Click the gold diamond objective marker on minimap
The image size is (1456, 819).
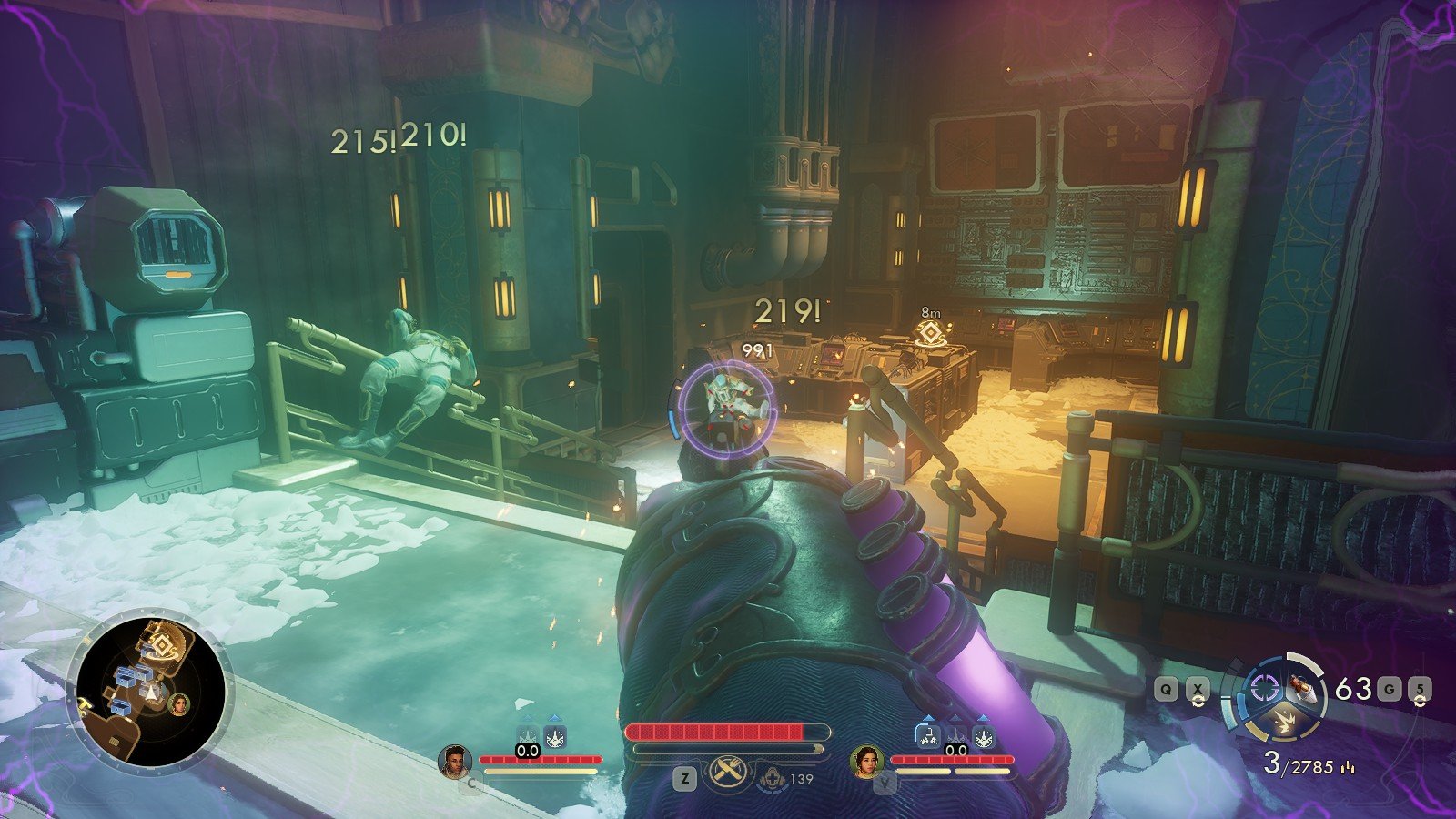(162, 647)
